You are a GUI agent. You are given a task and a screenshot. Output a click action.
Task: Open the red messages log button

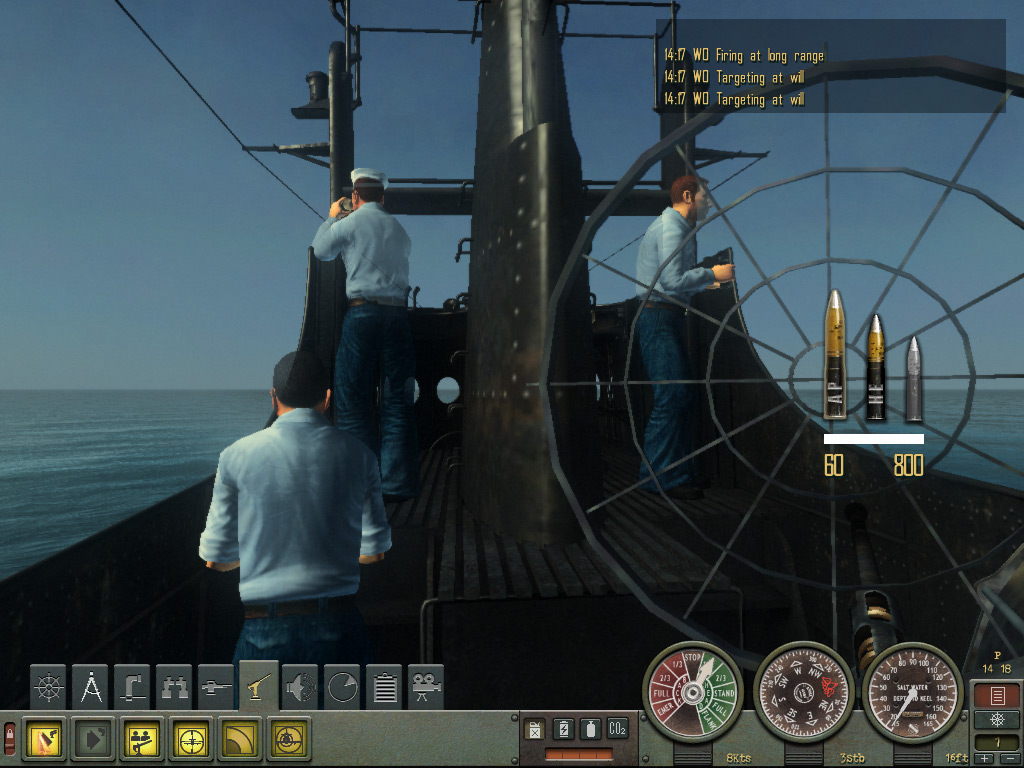click(995, 696)
